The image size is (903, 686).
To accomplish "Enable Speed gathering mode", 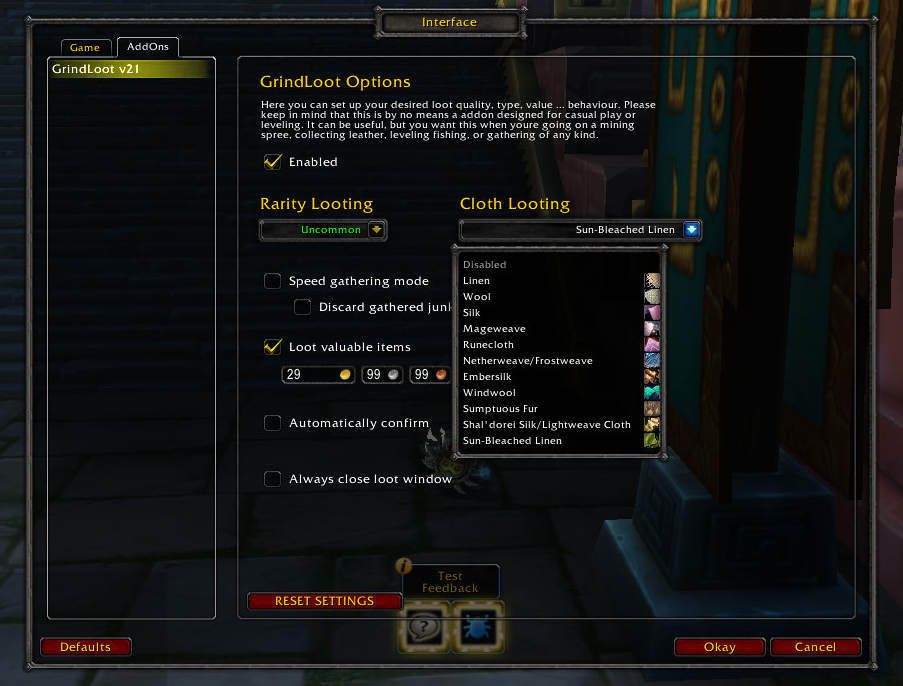I will (x=272, y=281).
